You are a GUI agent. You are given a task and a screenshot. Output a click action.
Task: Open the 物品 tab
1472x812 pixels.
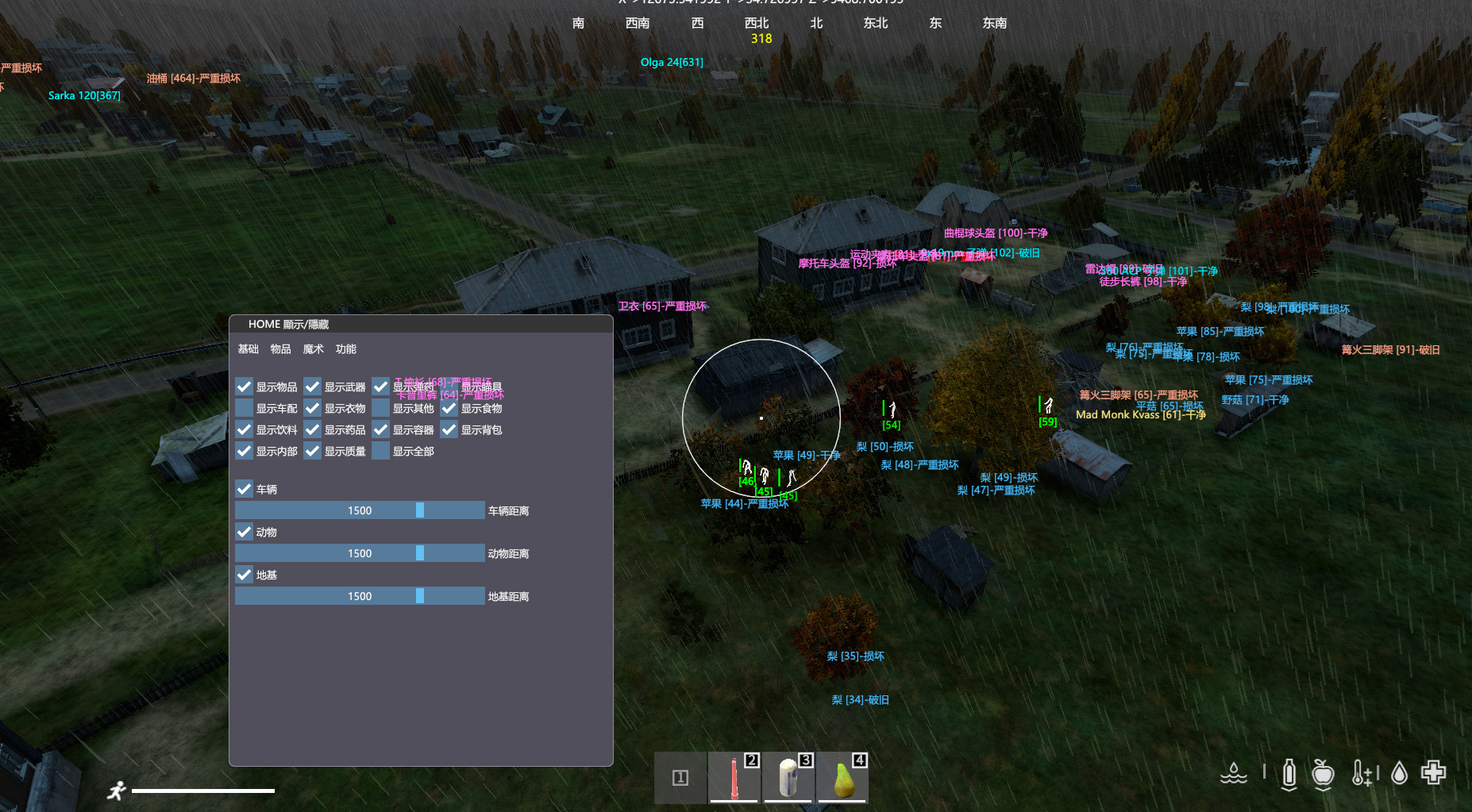coord(280,349)
